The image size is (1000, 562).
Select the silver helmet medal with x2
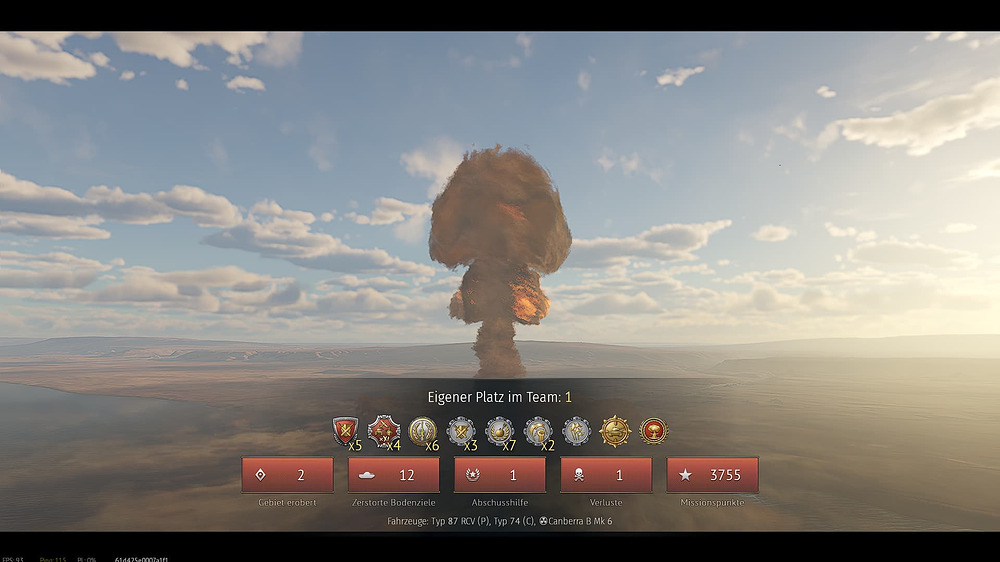pyautogui.click(x=538, y=431)
